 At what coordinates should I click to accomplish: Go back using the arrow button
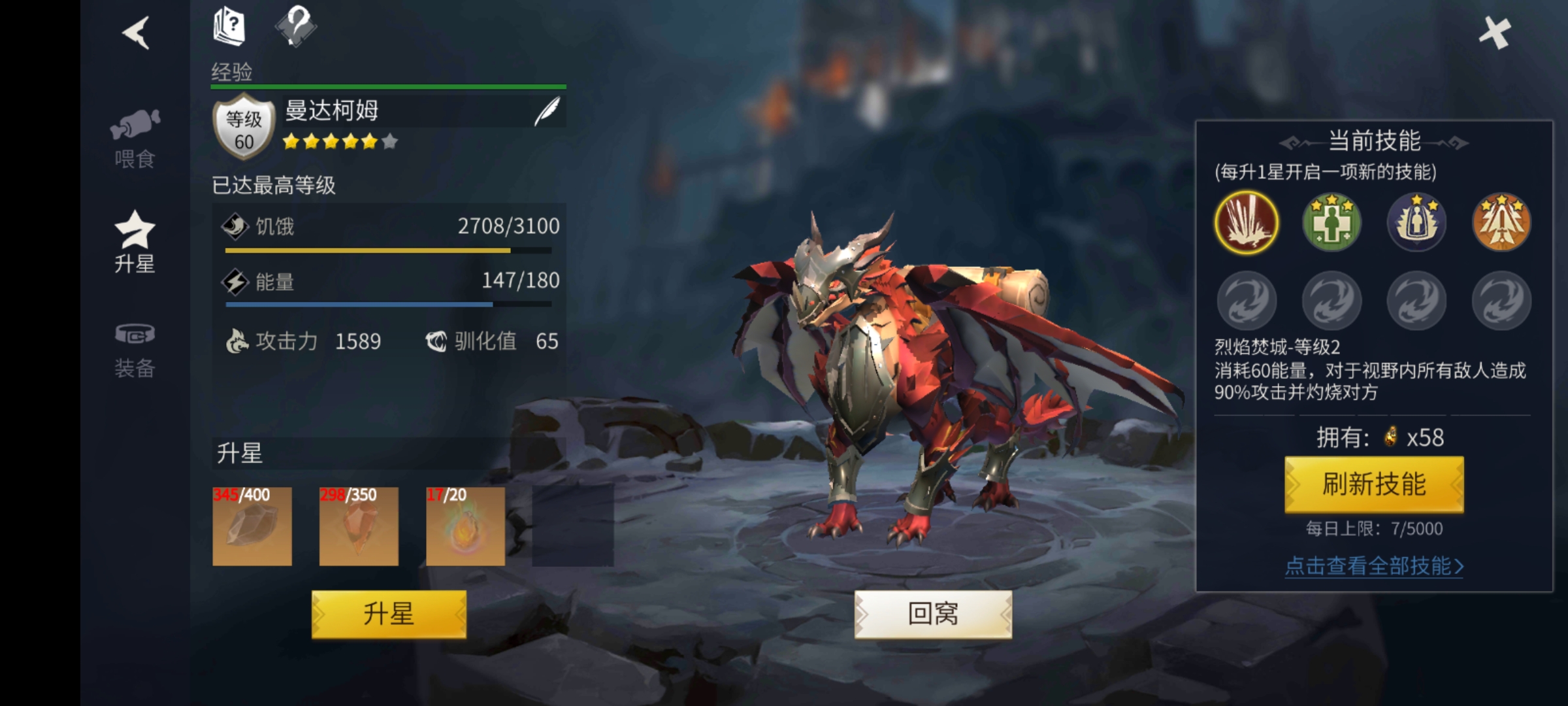click(137, 33)
